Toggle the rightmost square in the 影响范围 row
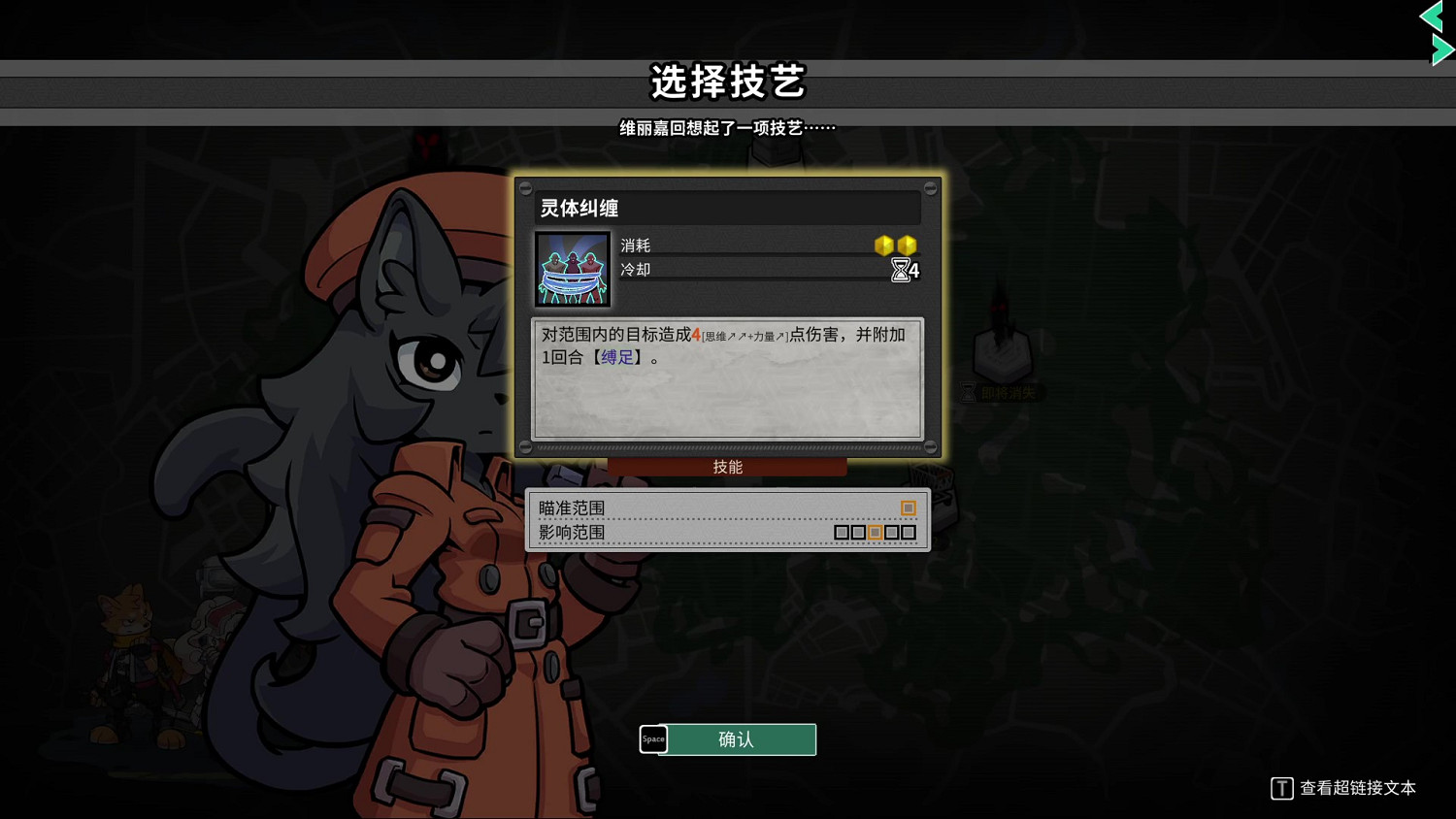The width and height of the screenshot is (1456, 819). 910,532
